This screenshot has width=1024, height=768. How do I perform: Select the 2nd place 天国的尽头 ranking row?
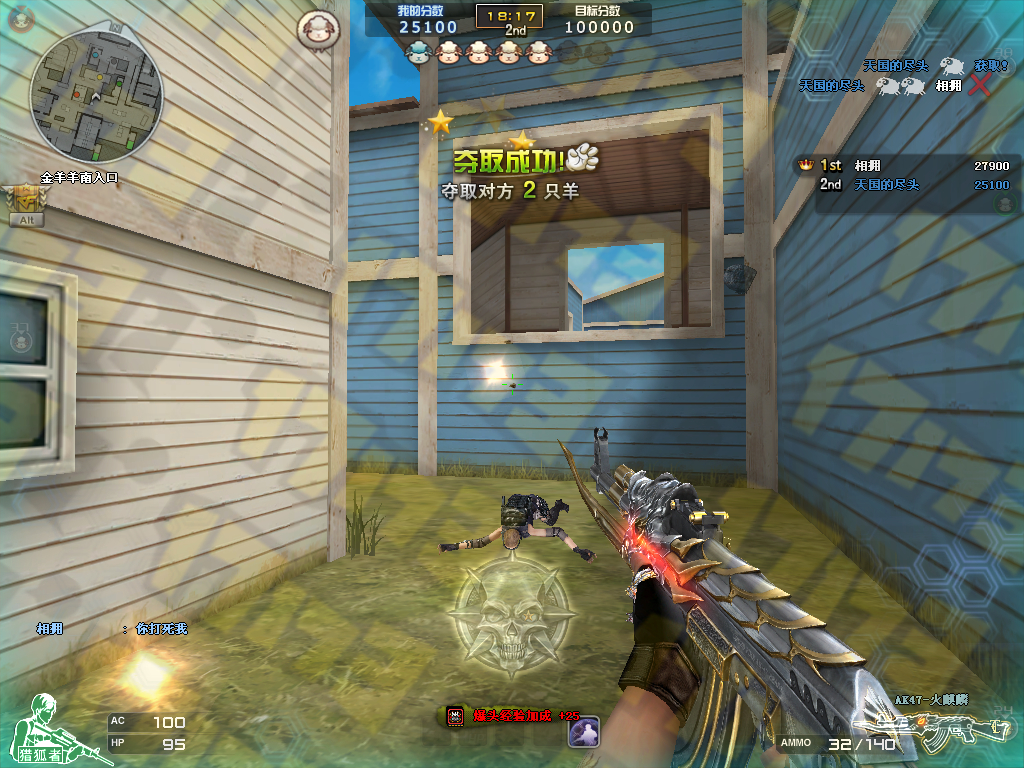[903, 185]
